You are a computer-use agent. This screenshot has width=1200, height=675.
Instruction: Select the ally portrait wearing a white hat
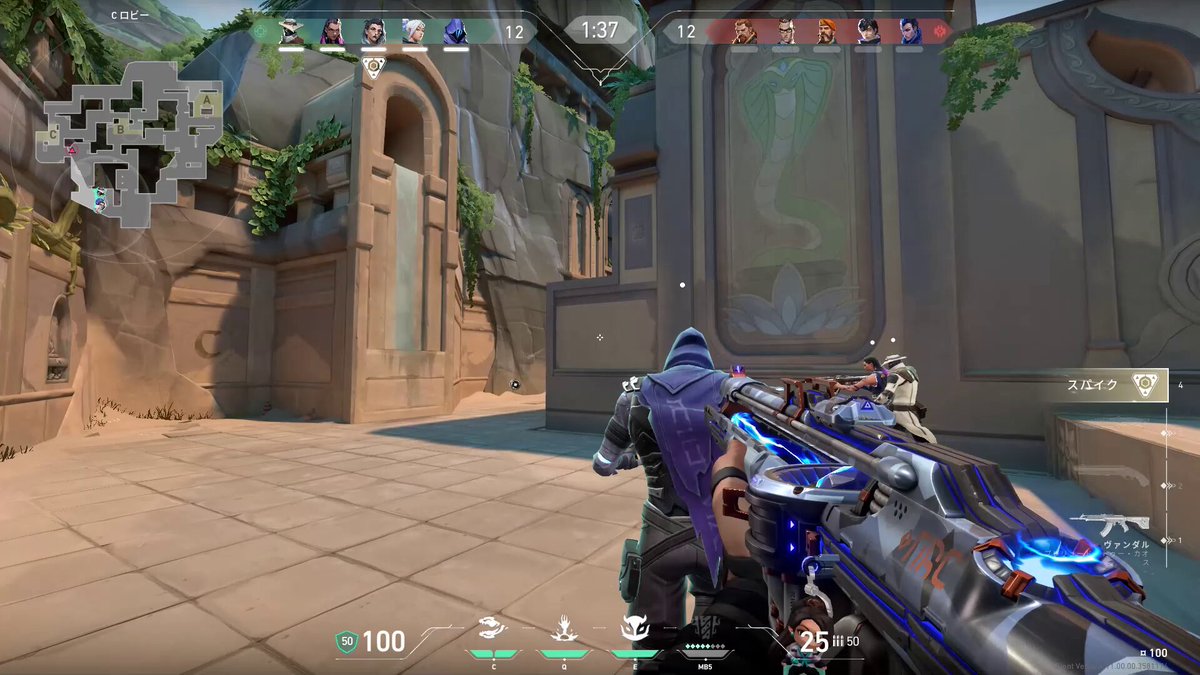[291, 31]
